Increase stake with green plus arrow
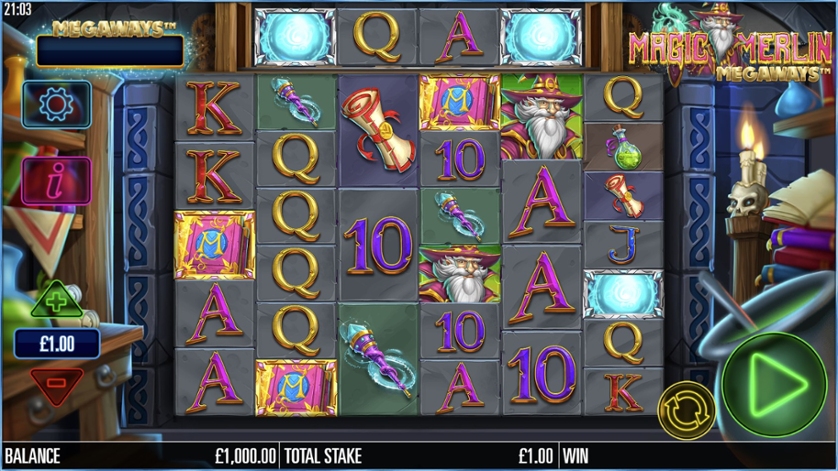Viewport: 838px width, 471px height. (x=56, y=300)
